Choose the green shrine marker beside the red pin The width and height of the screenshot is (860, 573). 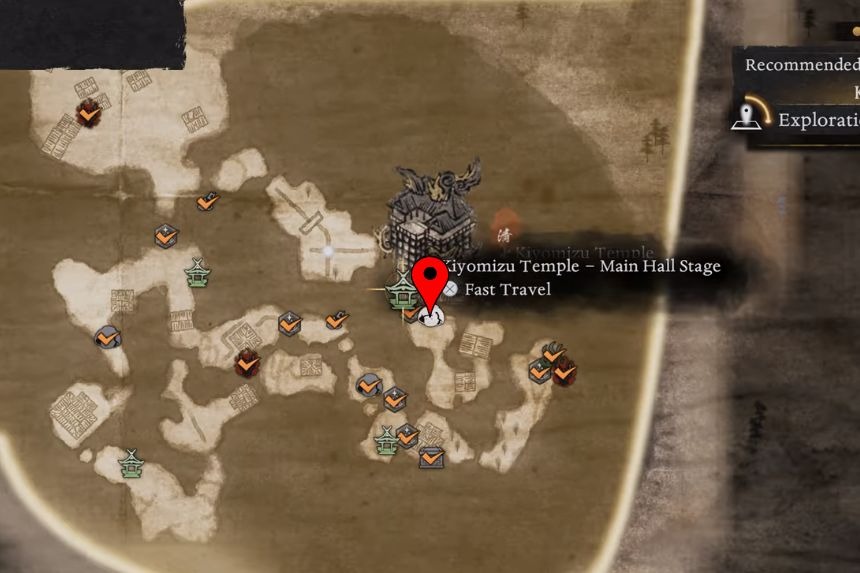coord(402,290)
